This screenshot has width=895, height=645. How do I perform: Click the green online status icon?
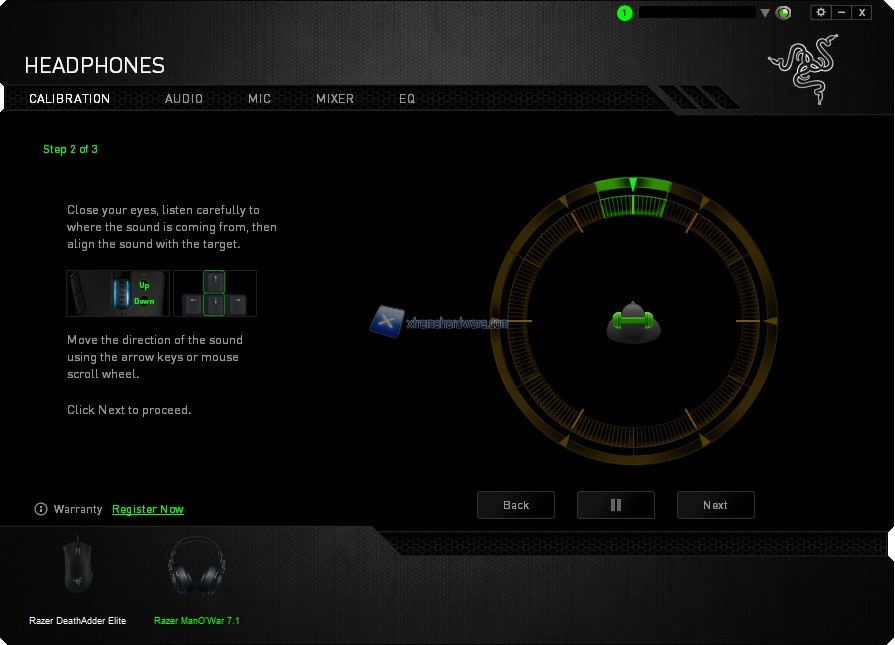click(x=784, y=13)
